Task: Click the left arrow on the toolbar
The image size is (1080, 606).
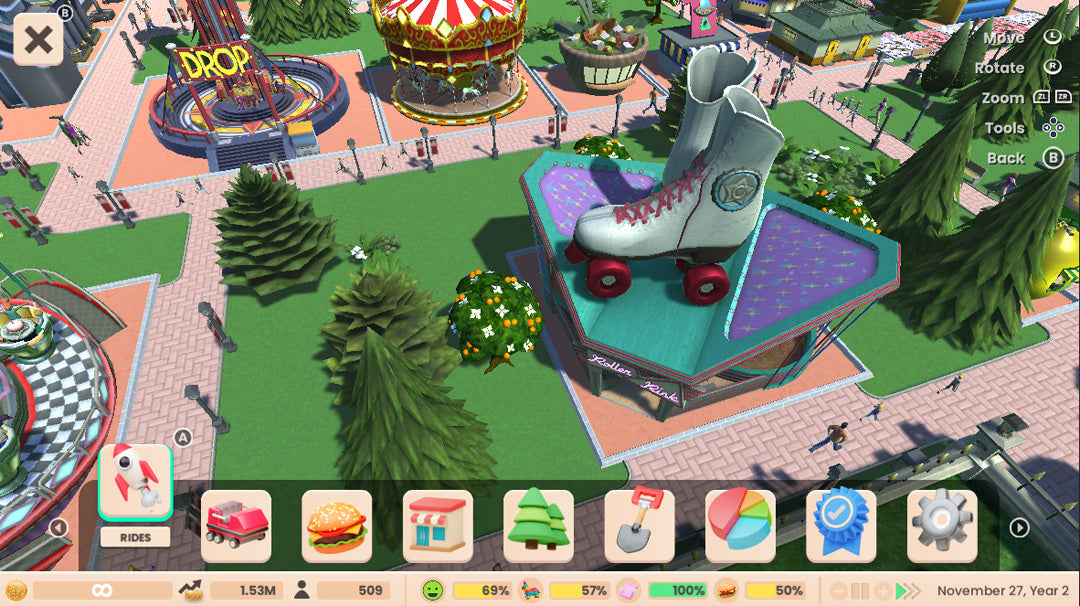Action: [x=58, y=528]
